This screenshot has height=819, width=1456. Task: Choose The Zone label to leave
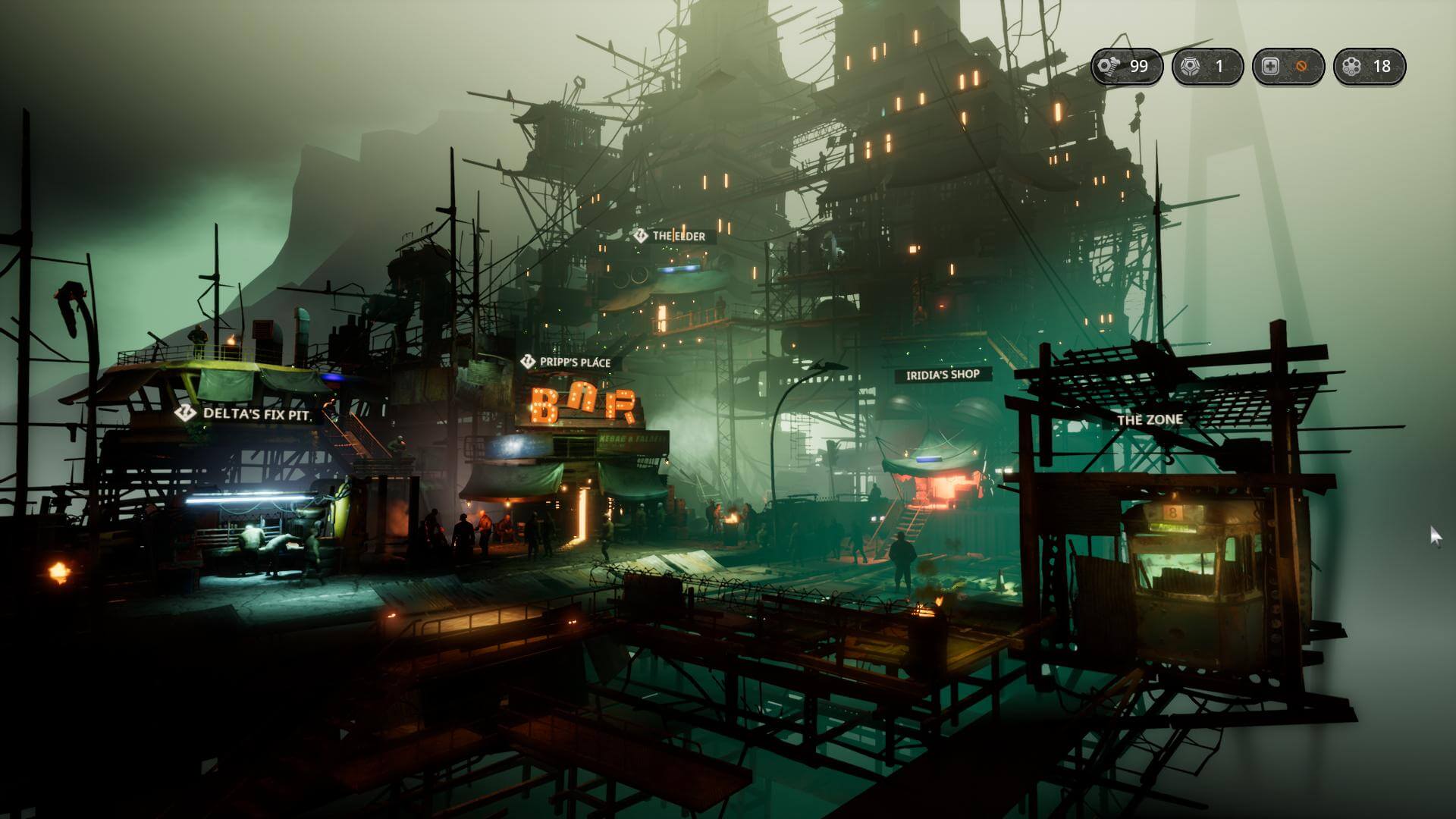[1149, 419]
